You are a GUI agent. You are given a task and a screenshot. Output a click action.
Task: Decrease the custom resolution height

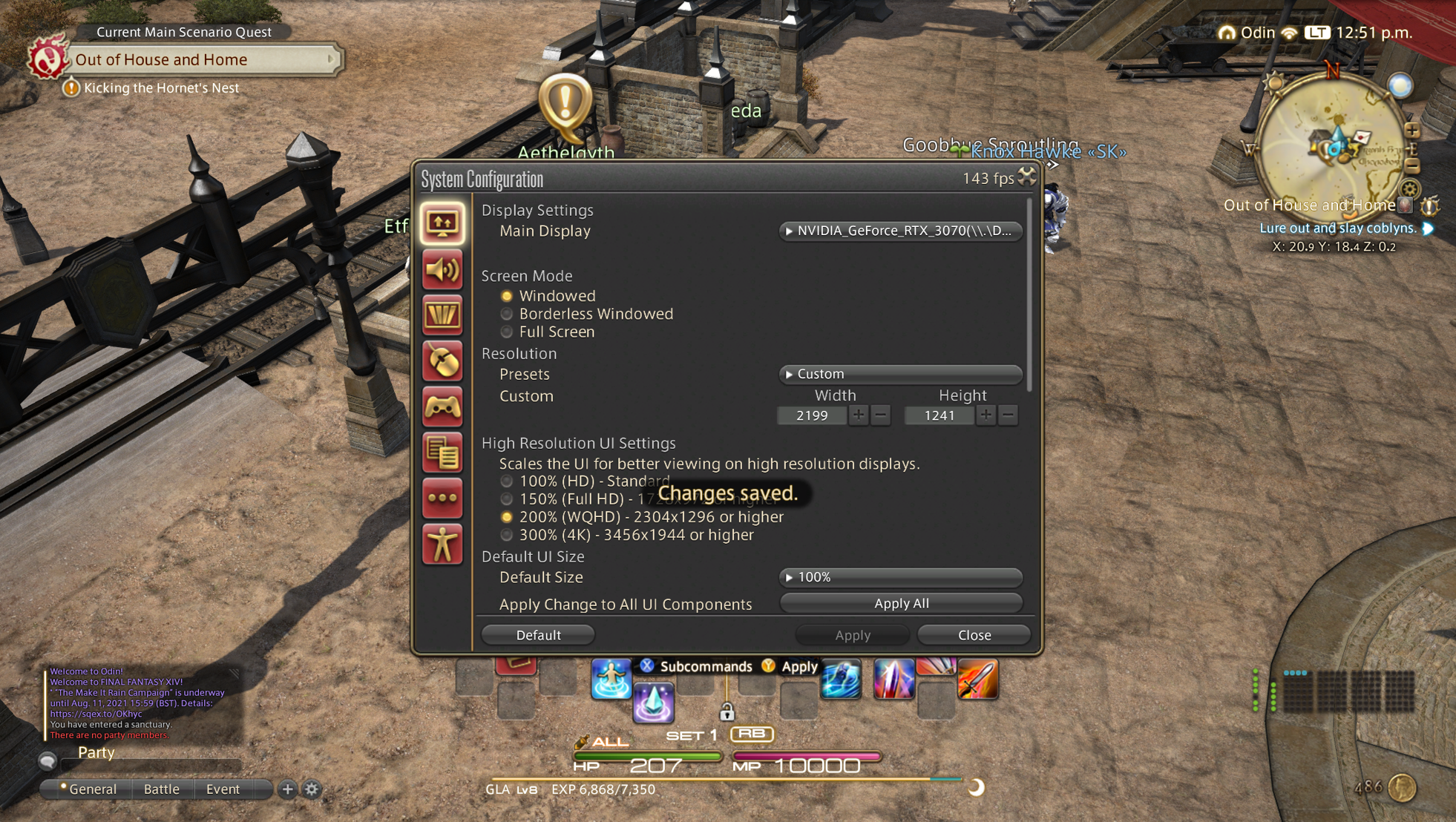pos(1008,415)
